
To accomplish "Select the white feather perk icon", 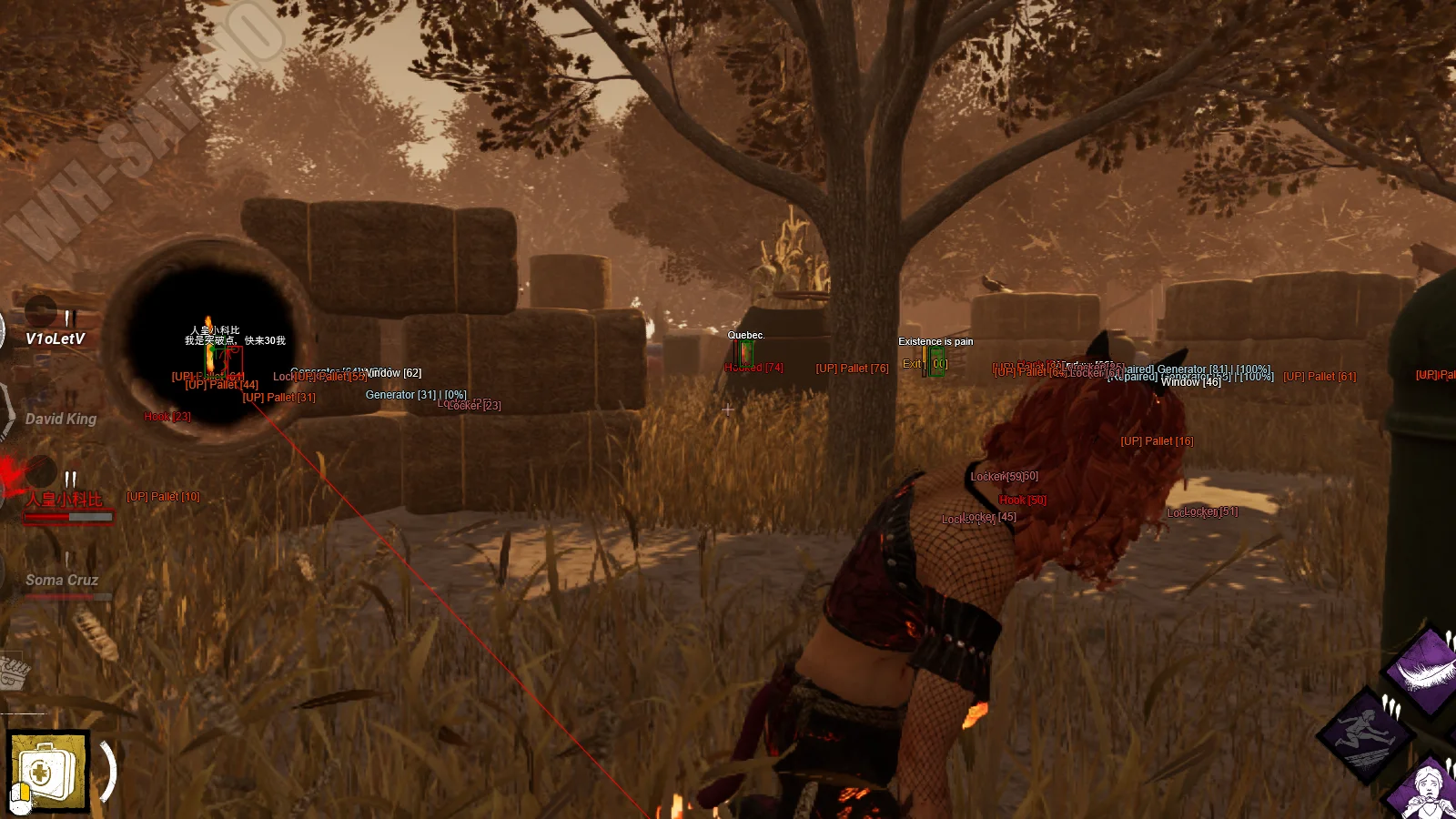I will tap(1425, 671).
